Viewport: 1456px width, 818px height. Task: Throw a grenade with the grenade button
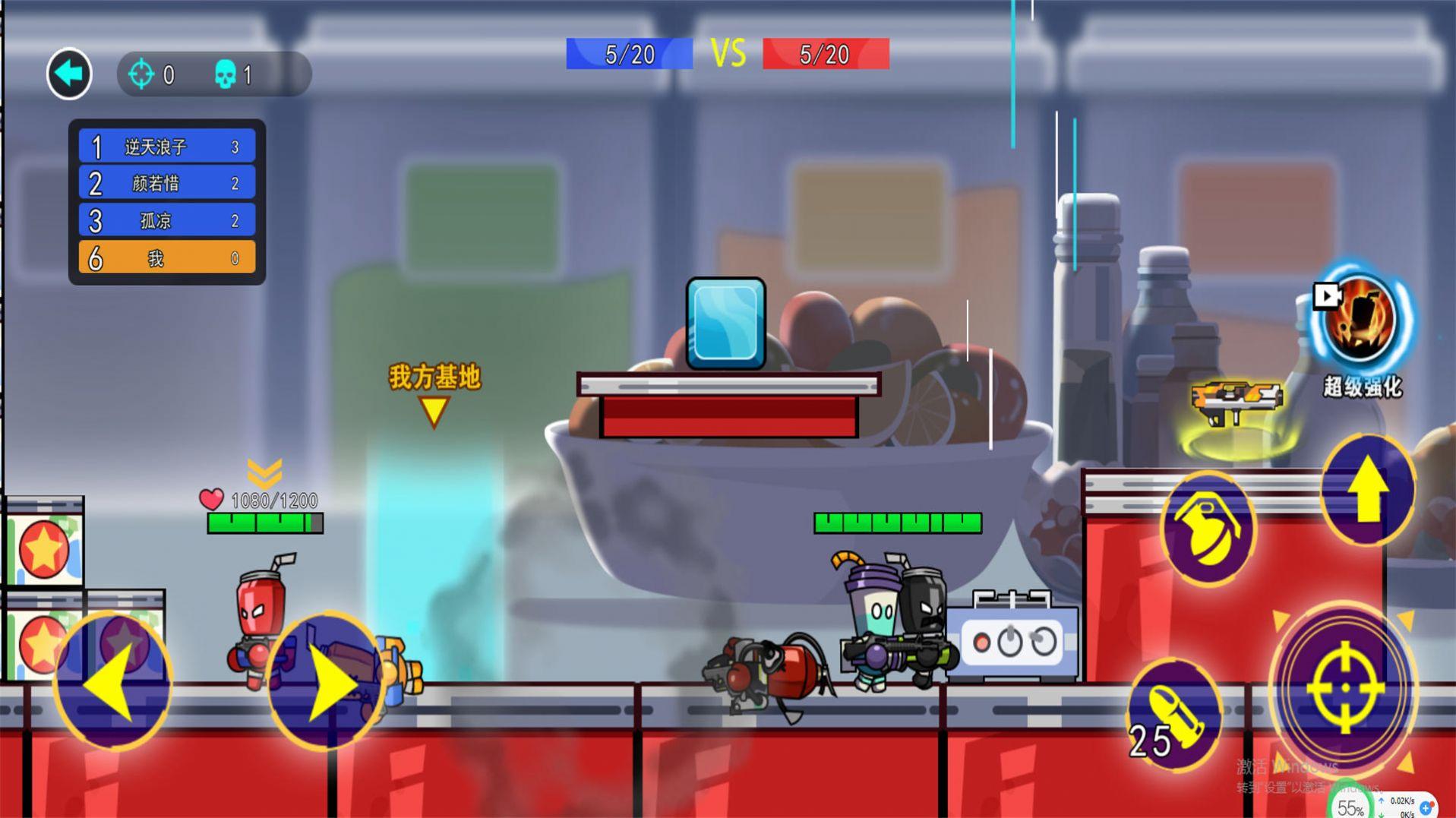coord(1208,526)
